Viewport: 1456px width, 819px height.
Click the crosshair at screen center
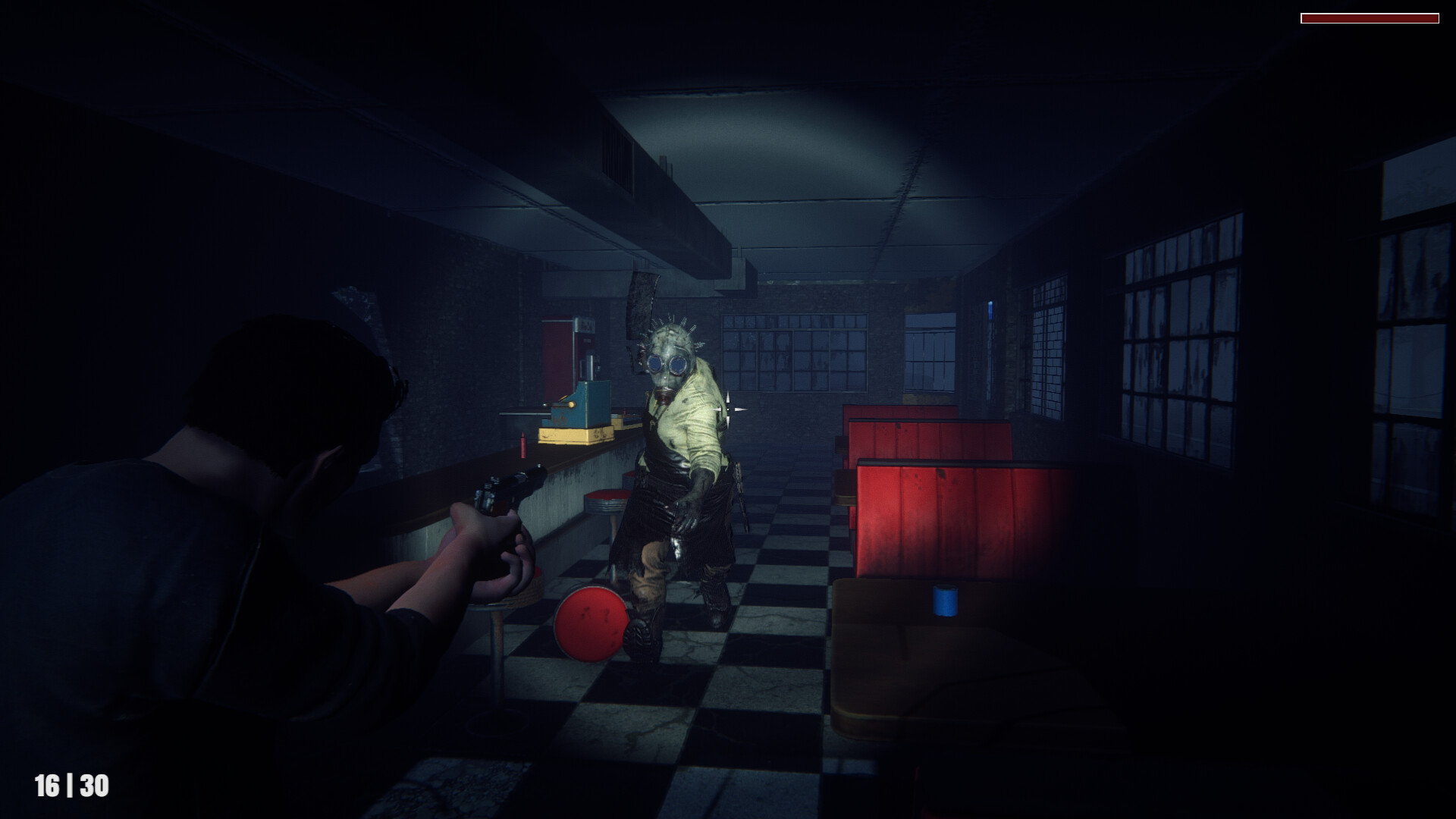727,409
